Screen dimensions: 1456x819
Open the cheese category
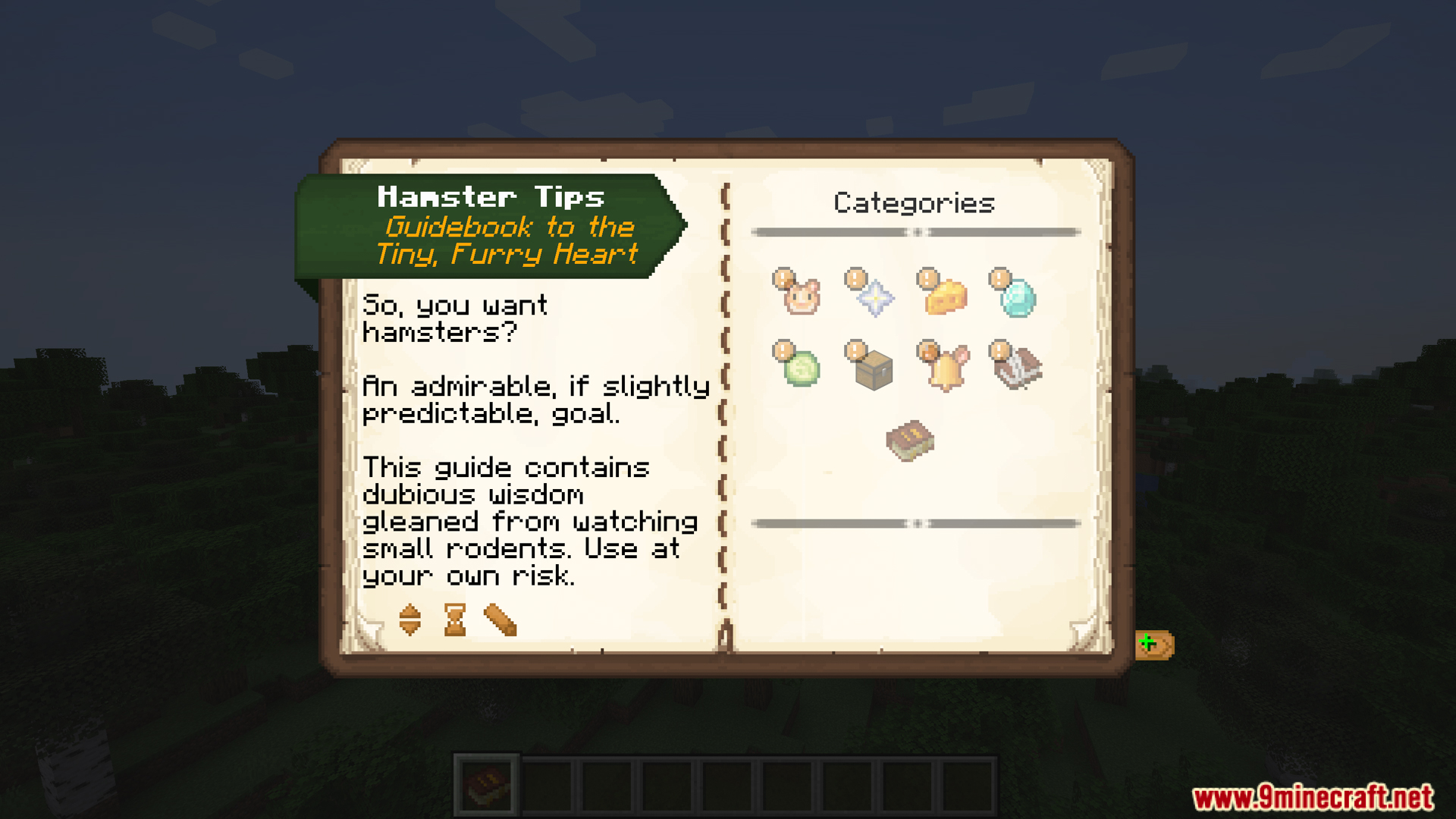pos(946,296)
